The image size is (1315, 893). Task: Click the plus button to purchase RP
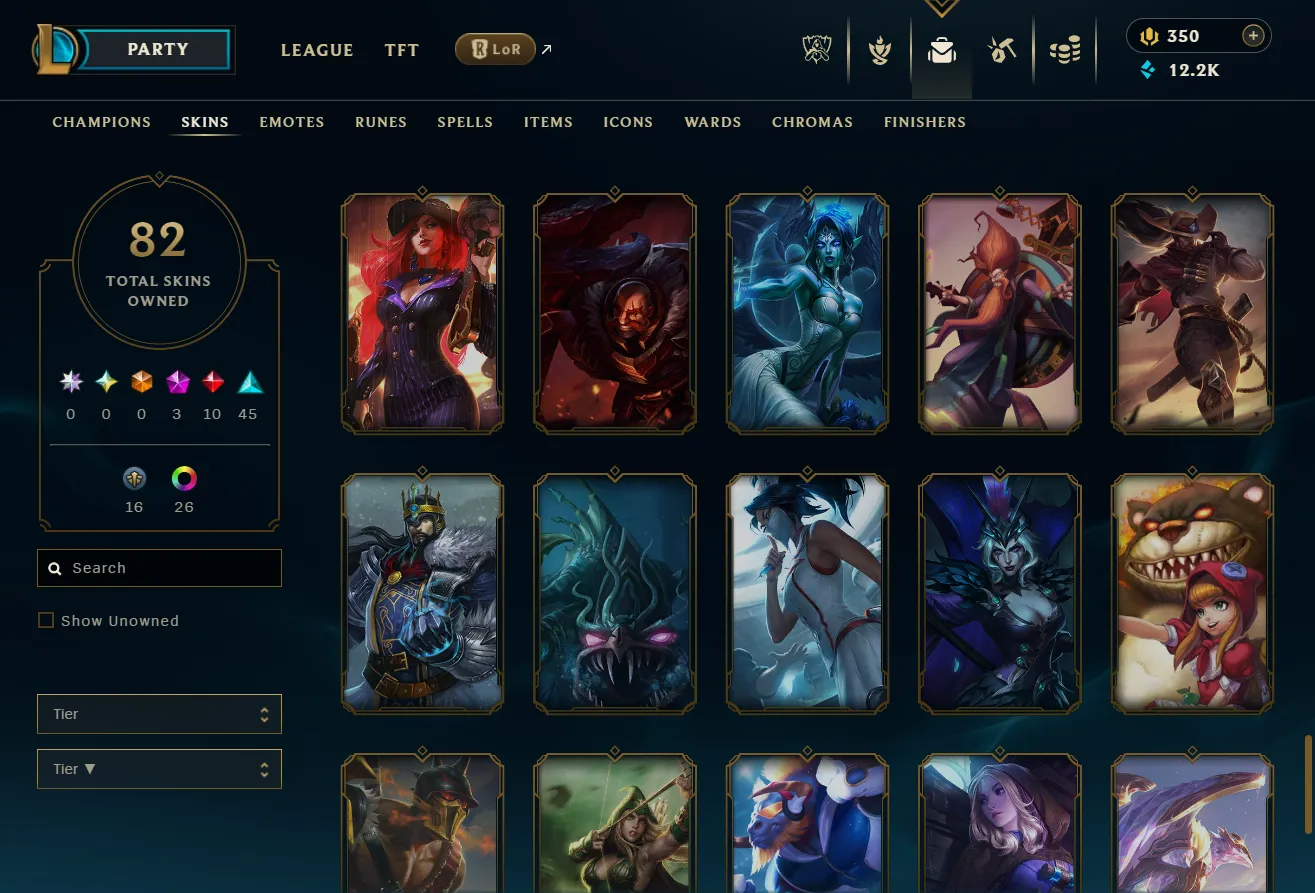[x=1253, y=35]
